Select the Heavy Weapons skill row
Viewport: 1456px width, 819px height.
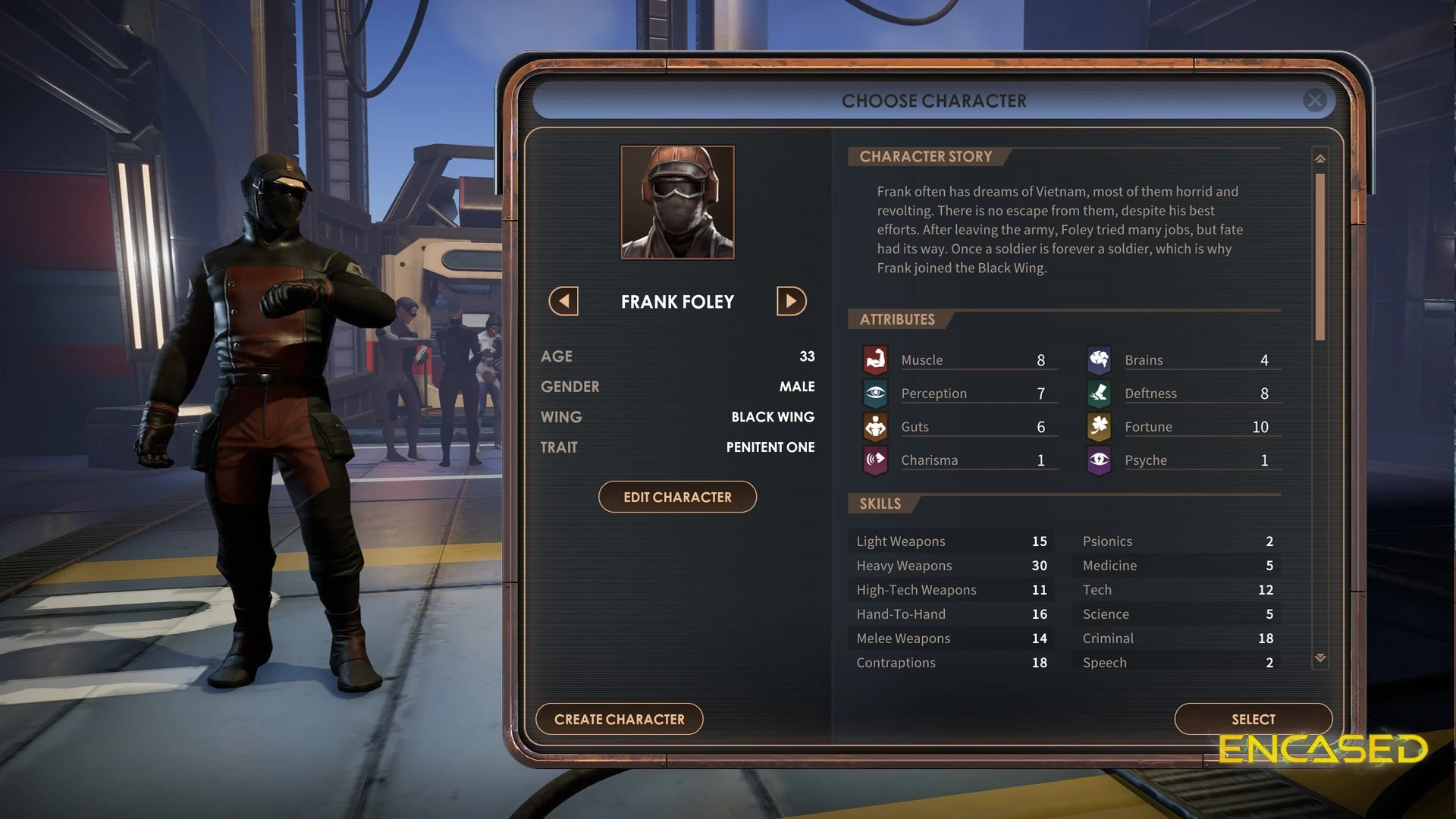[951, 566]
